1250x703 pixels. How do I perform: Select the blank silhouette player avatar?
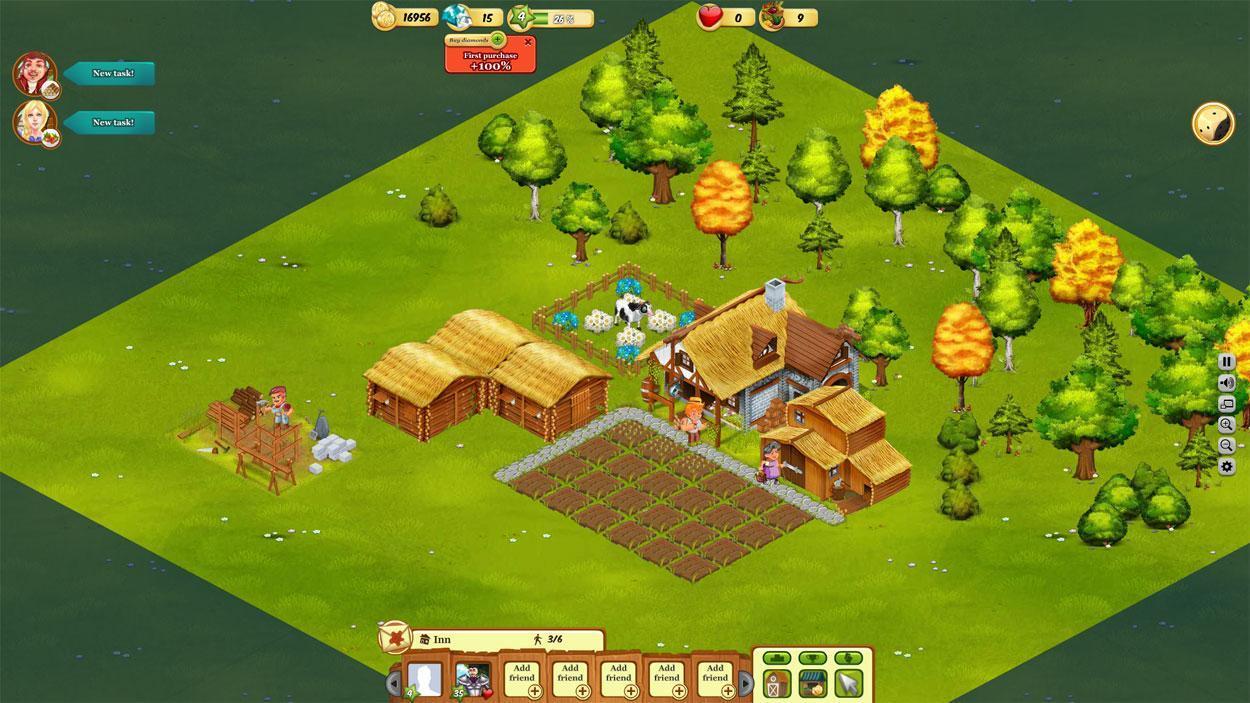point(425,680)
